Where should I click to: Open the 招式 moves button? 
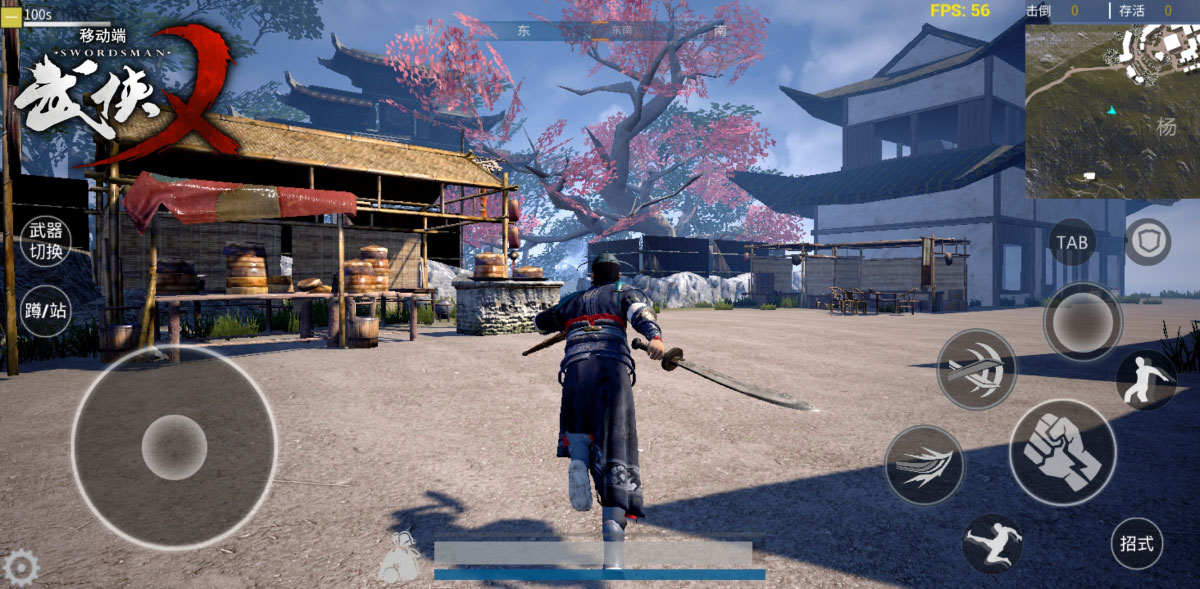tap(1137, 544)
